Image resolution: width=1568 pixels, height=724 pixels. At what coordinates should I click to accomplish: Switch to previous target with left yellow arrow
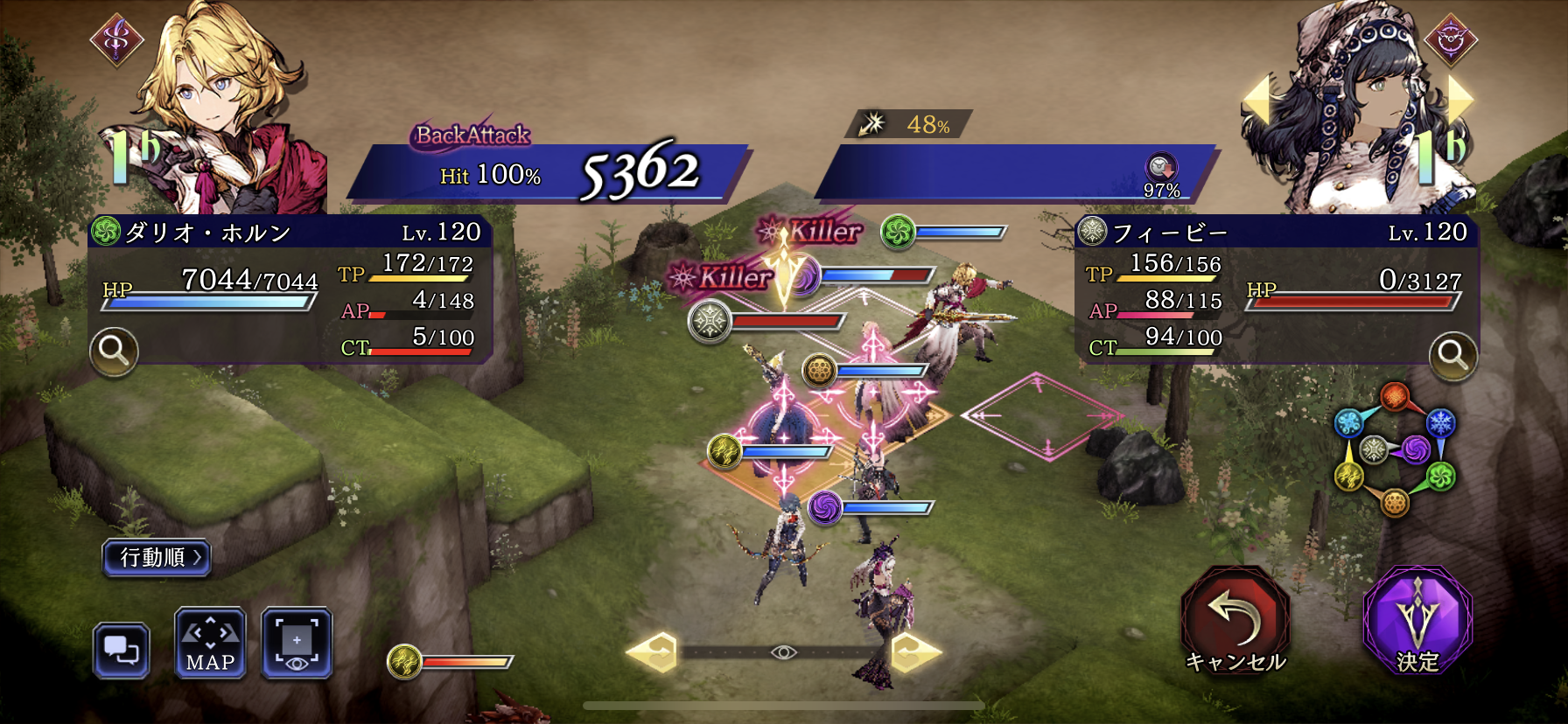coord(1257,99)
